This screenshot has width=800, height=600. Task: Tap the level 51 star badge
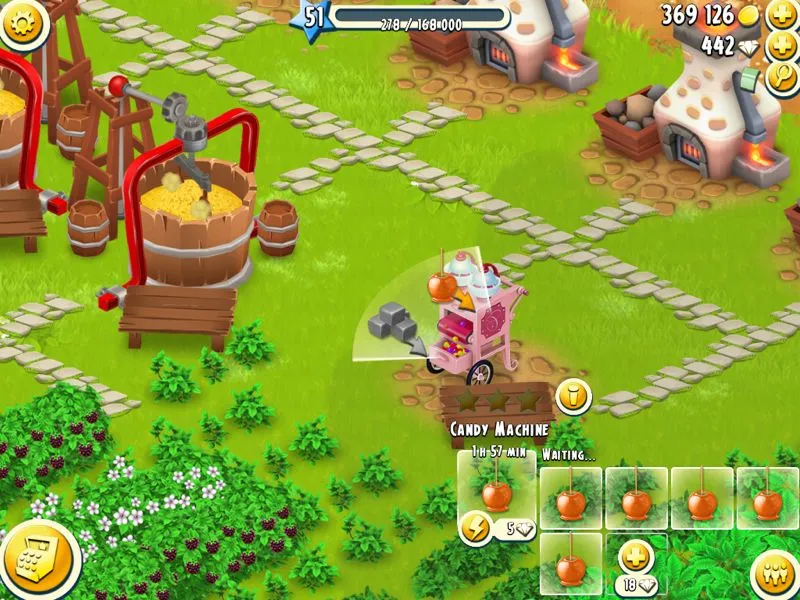pyautogui.click(x=314, y=16)
